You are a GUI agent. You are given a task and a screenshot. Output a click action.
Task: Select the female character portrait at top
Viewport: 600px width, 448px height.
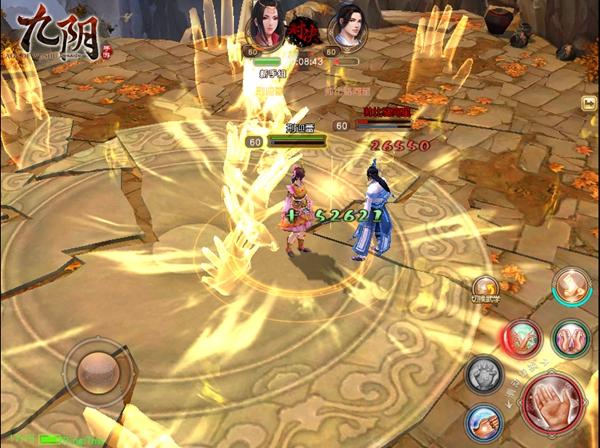pos(263,23)
